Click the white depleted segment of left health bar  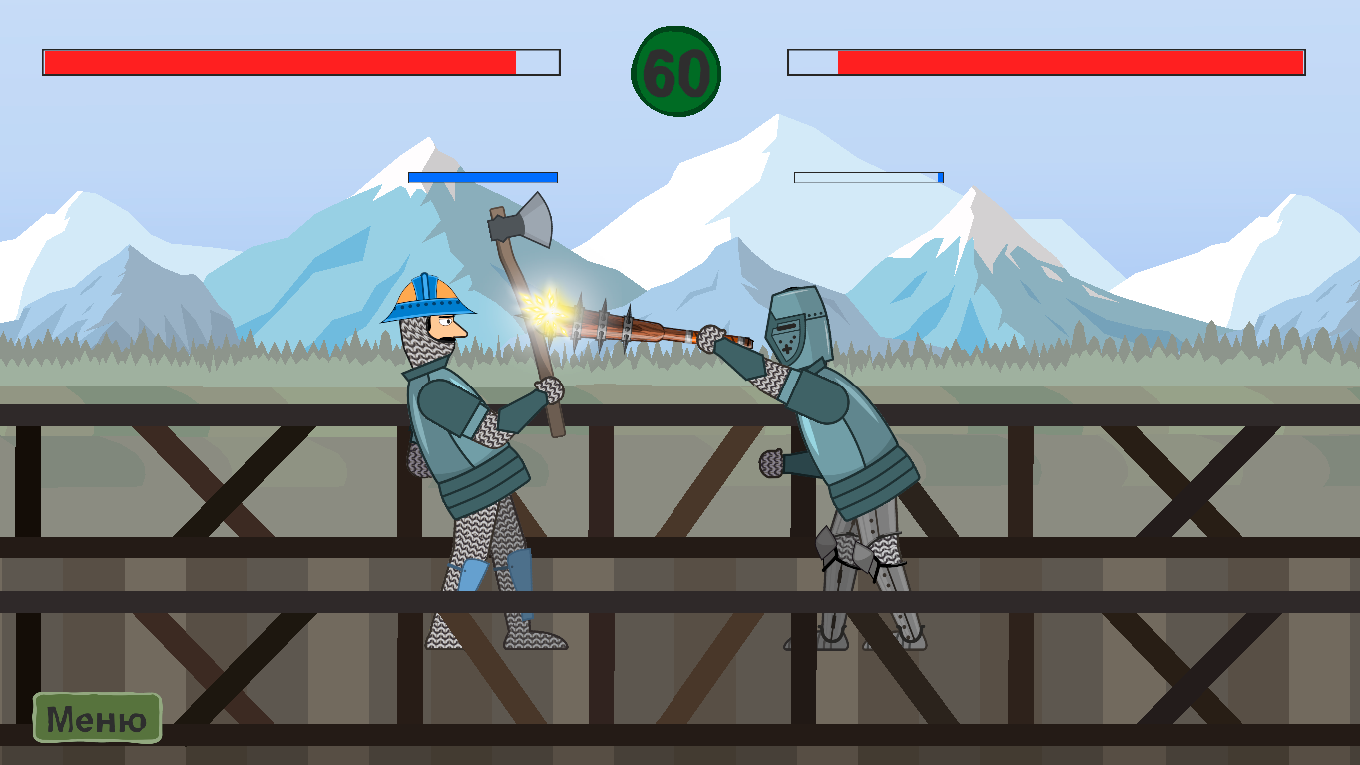click(x=537, y=60)
